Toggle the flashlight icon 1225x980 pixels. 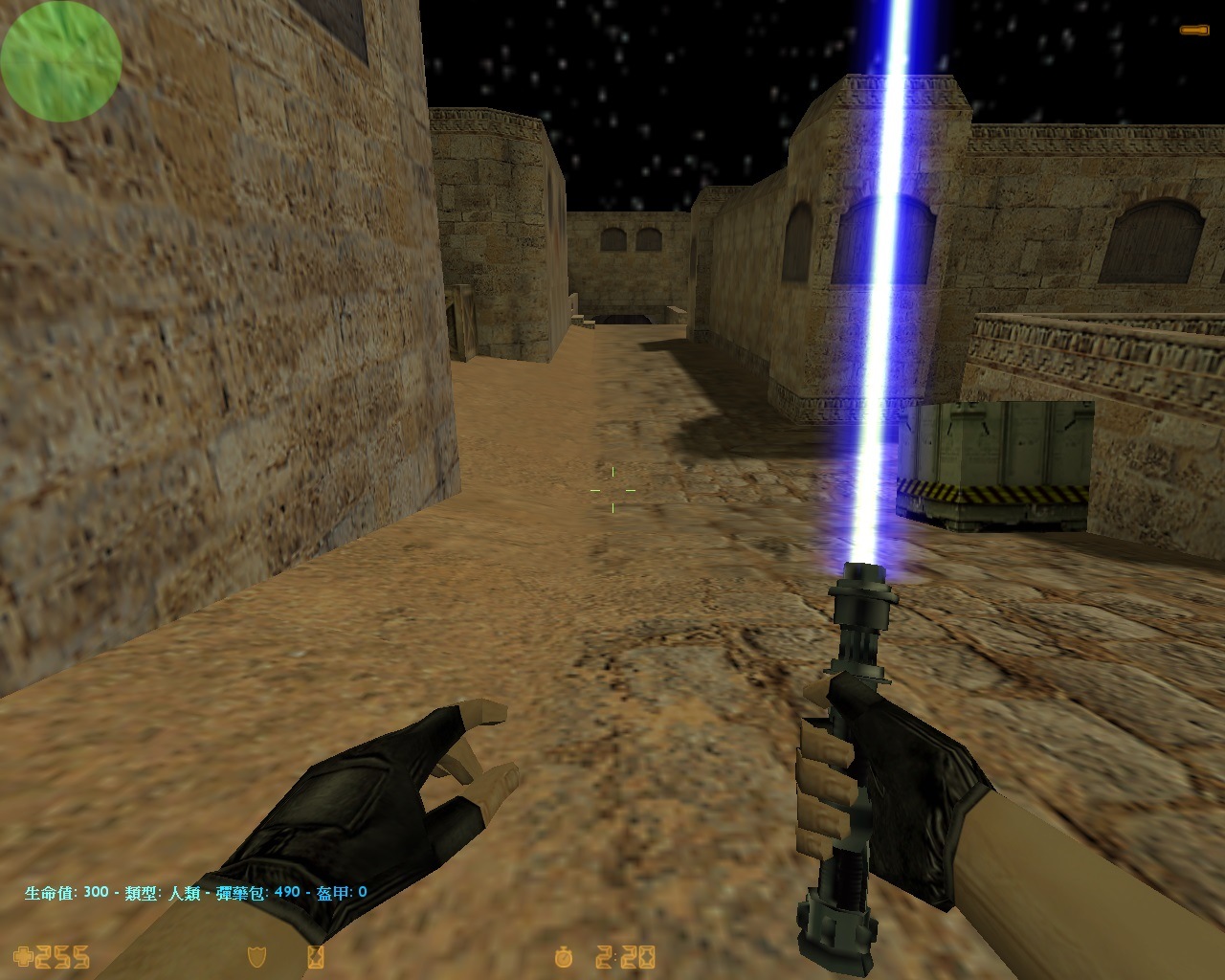1193,31
